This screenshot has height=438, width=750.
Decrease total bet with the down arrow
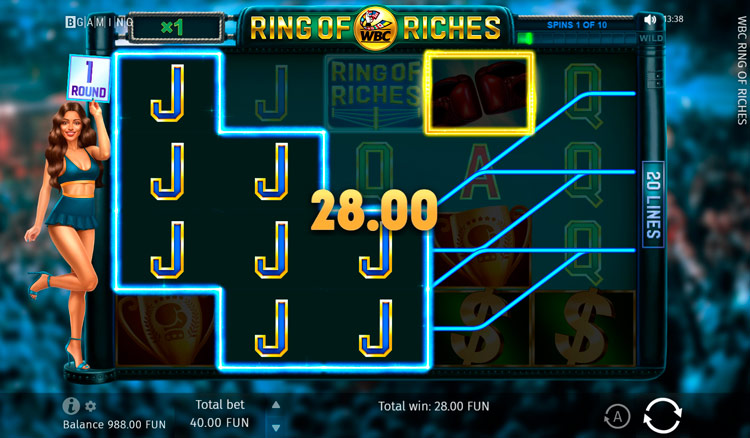[276, 426]
